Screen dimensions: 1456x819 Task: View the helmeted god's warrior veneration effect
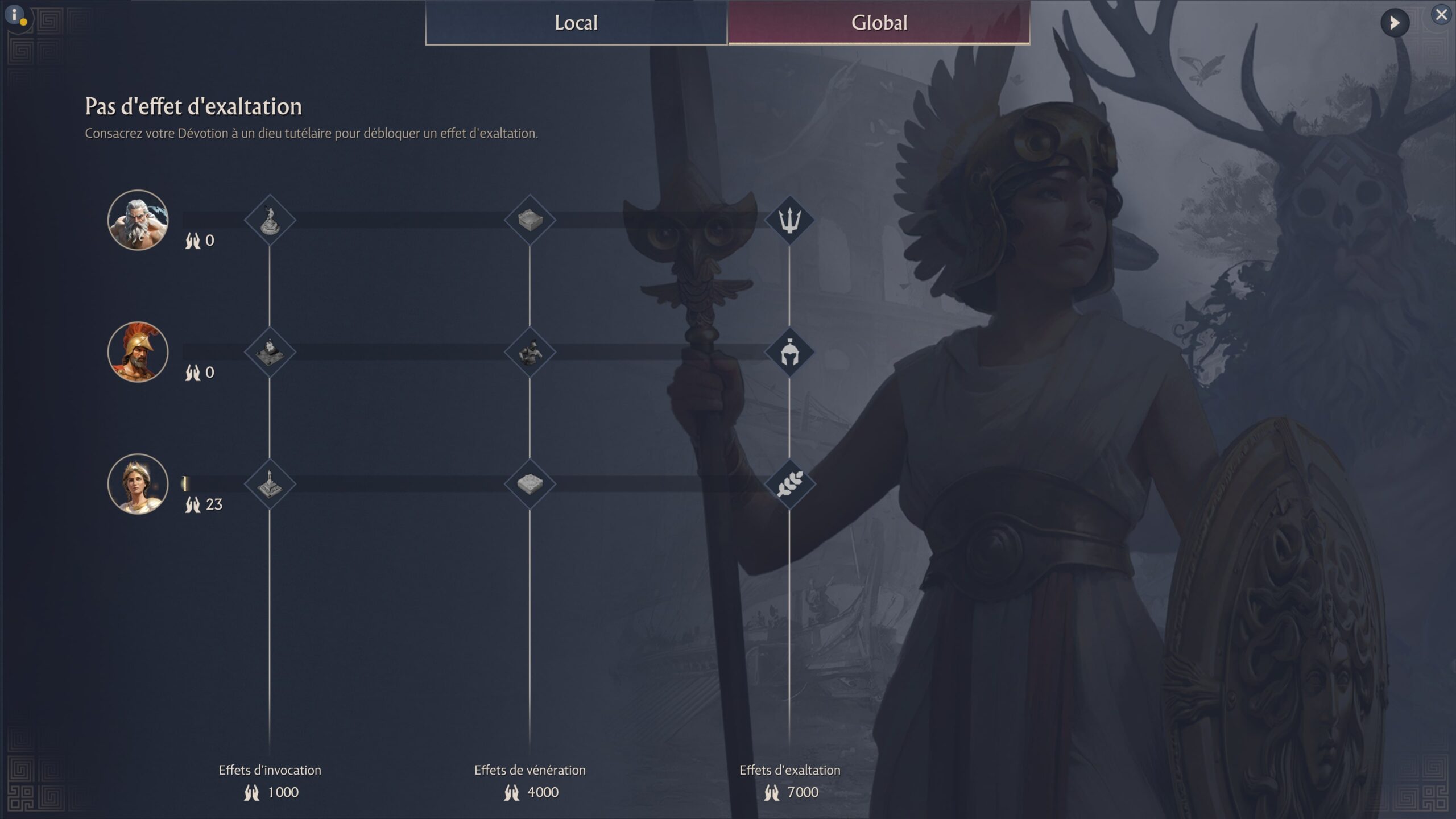pyautogui.click(x=530, y=353)
